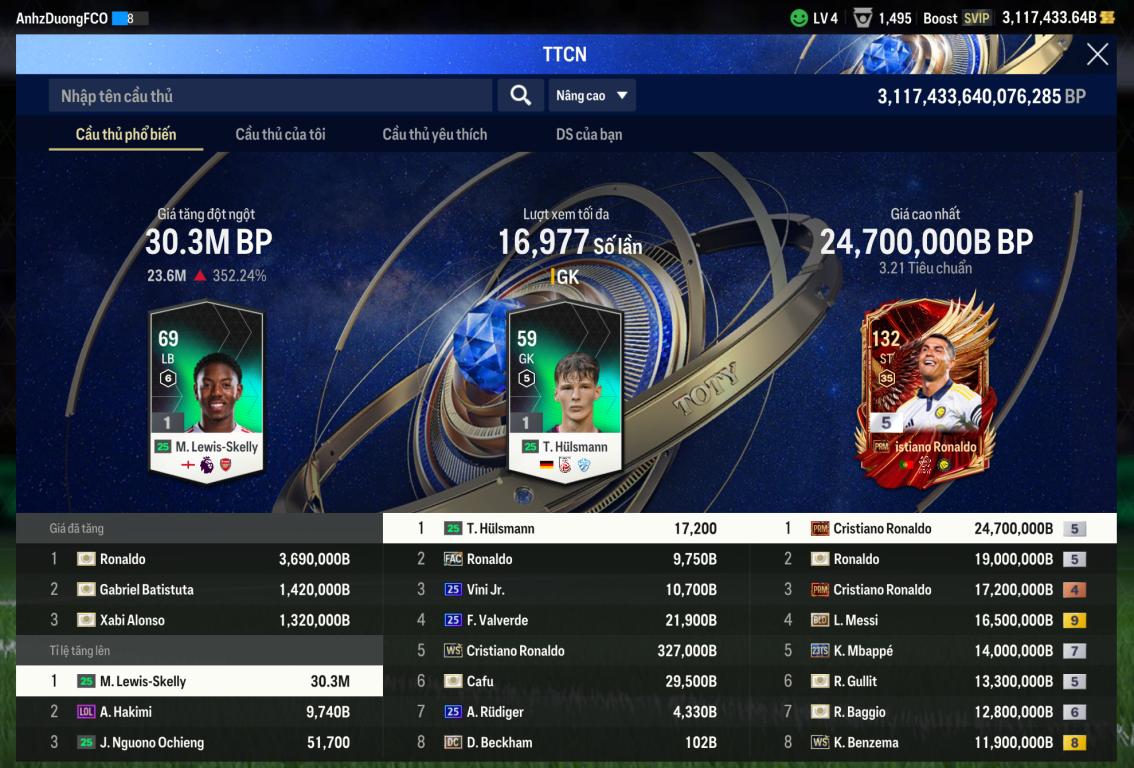The height and width of the screenshot is (768, 1134).
Task: Choose the K. Mbappé row
Action: [x=932, y=651]
